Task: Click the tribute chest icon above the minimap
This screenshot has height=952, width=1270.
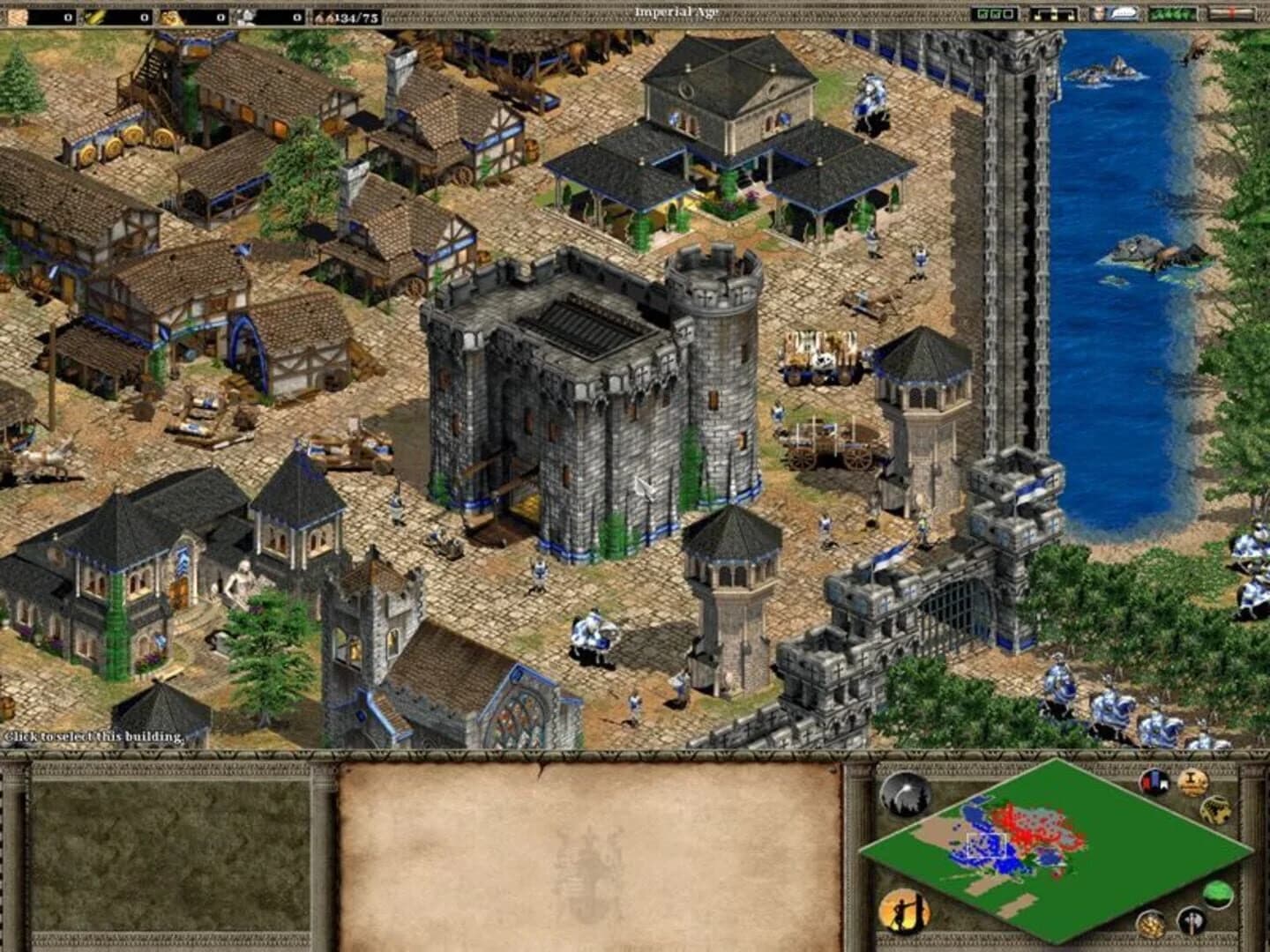Action: pyautogui.click(x=1216, y=810)
